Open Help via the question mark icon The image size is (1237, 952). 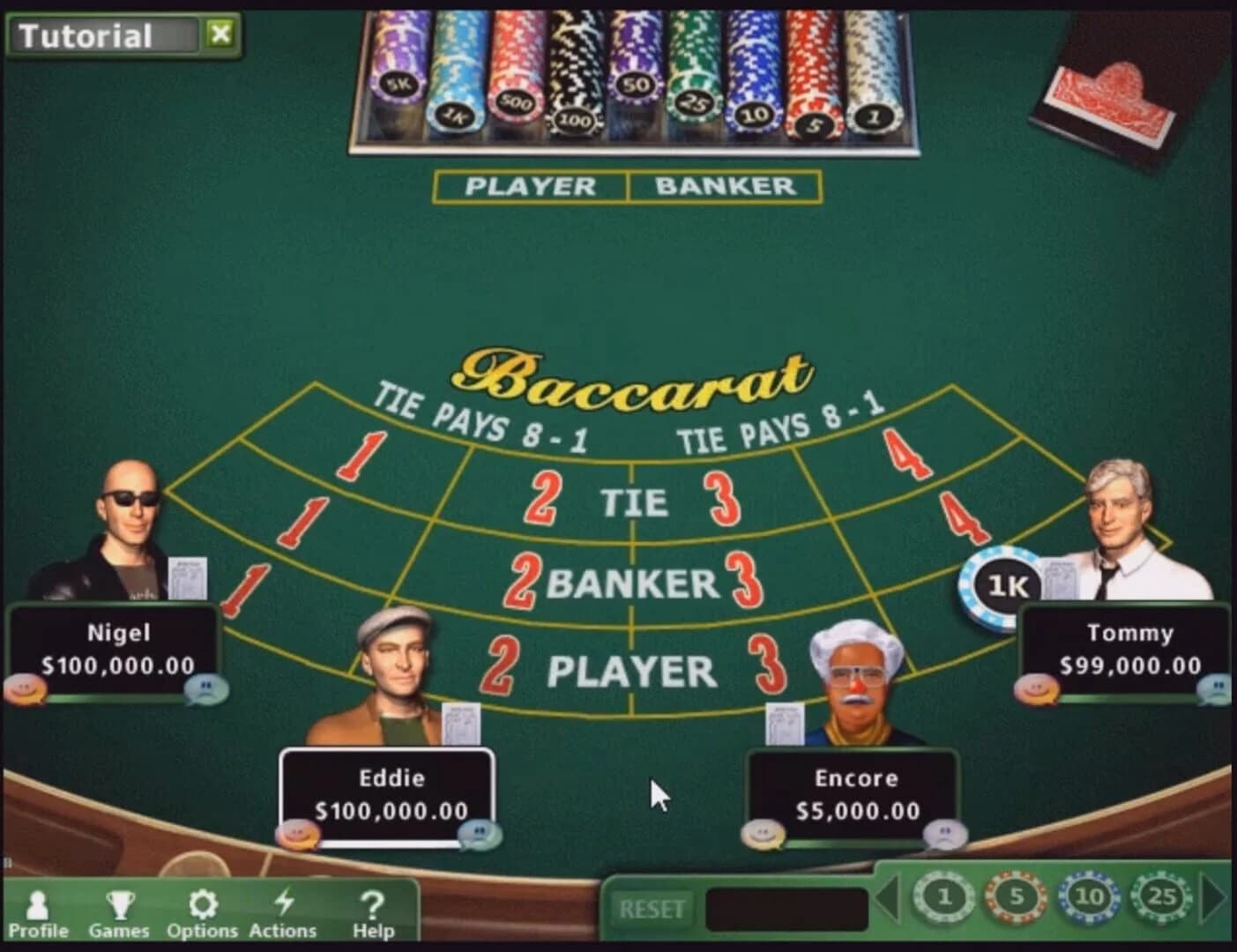point(373,903)
